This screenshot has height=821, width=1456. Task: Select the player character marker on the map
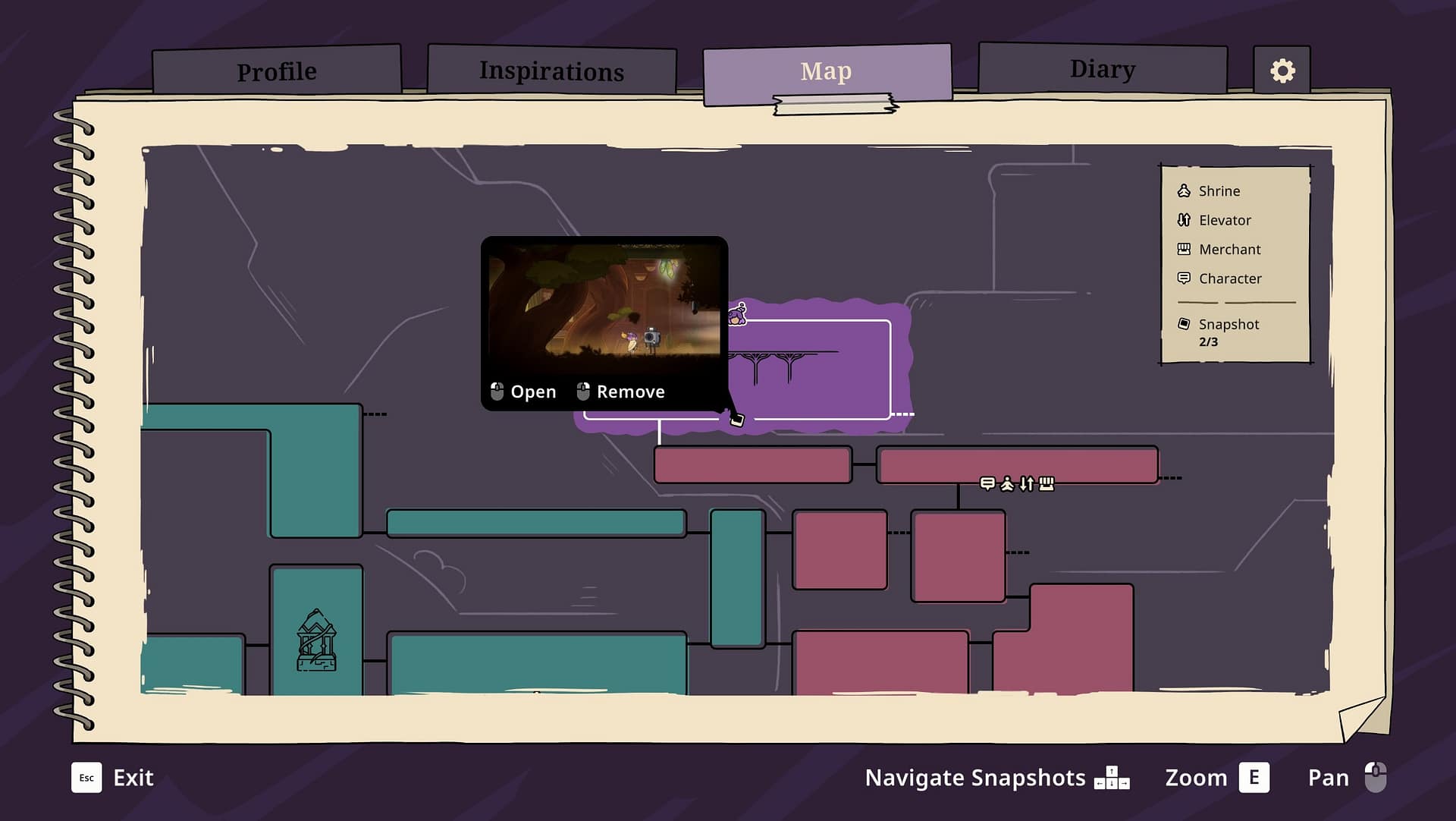pos(737,314)
